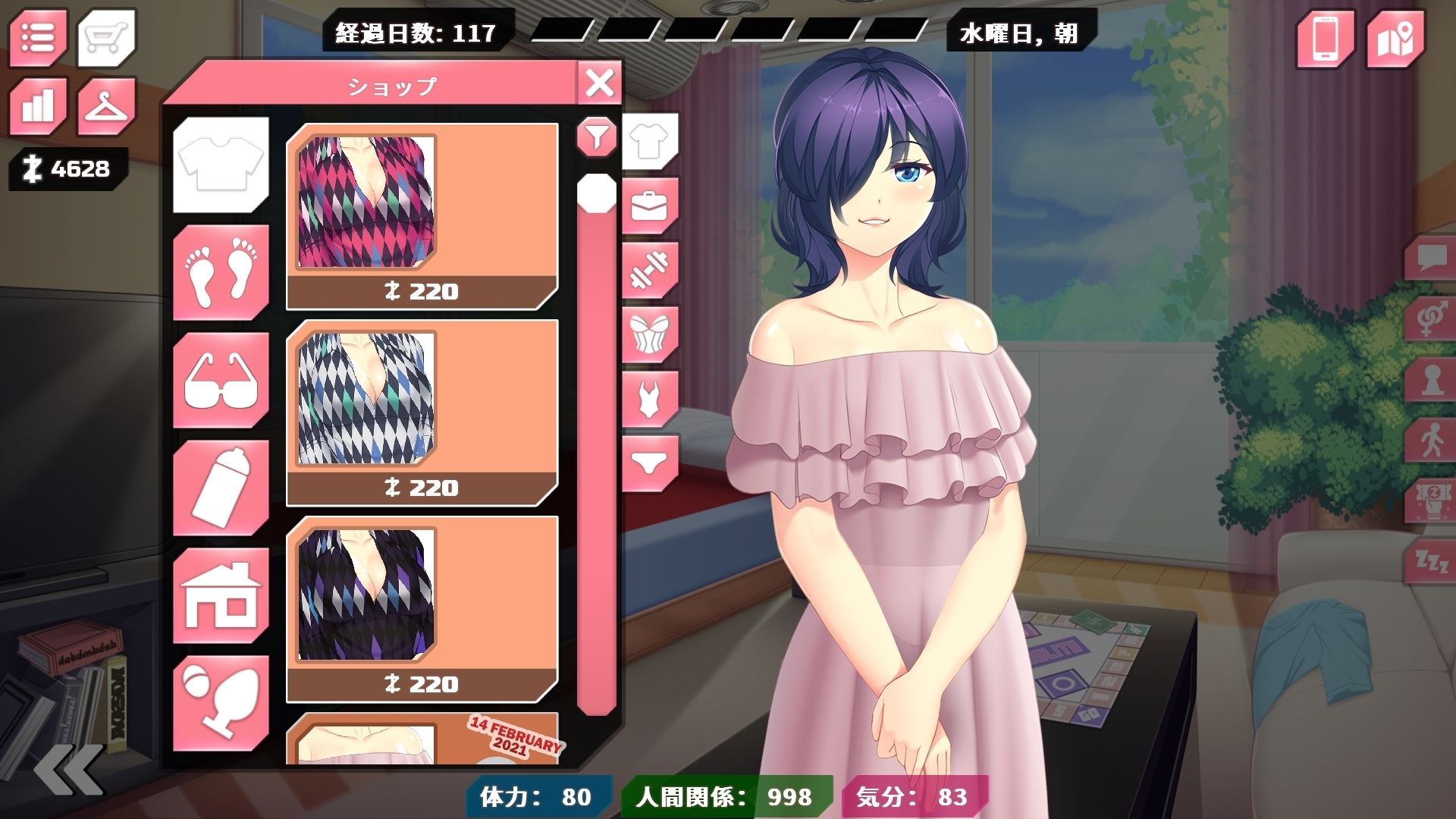Click the sleep Zzz action button
The height and width of the screenshot is (819, 1456).
pos(1432,562)
